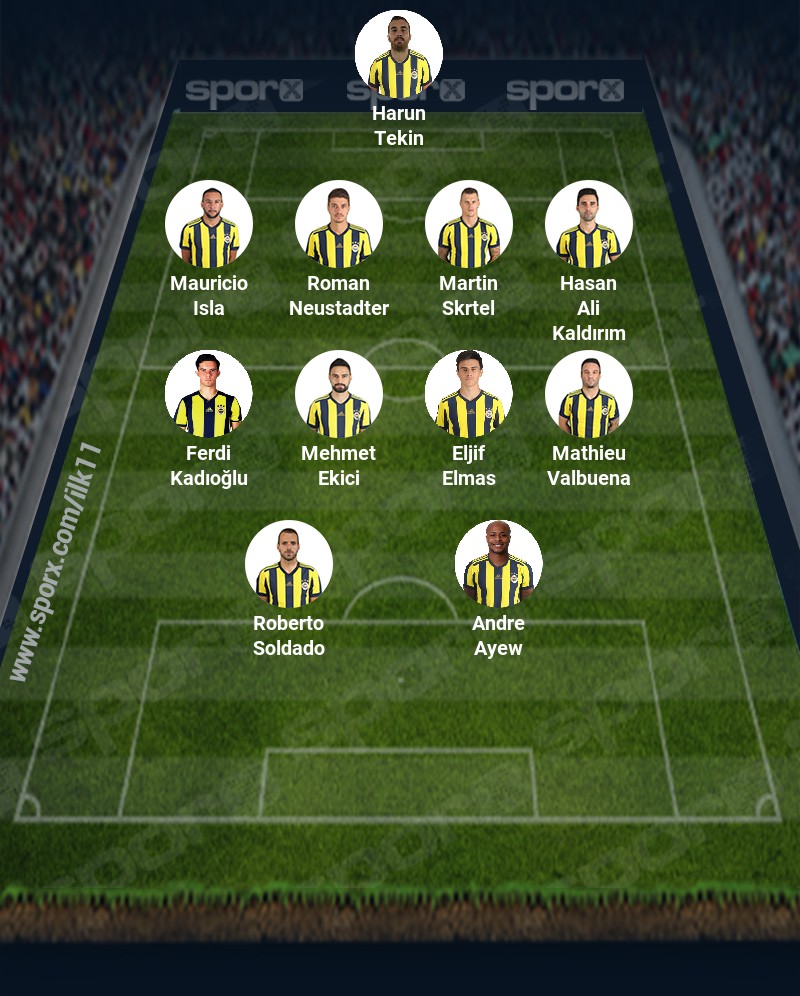Select goalkeeper Harun Tekin's portrait
800x996 pixels.
tap(399, 54)
